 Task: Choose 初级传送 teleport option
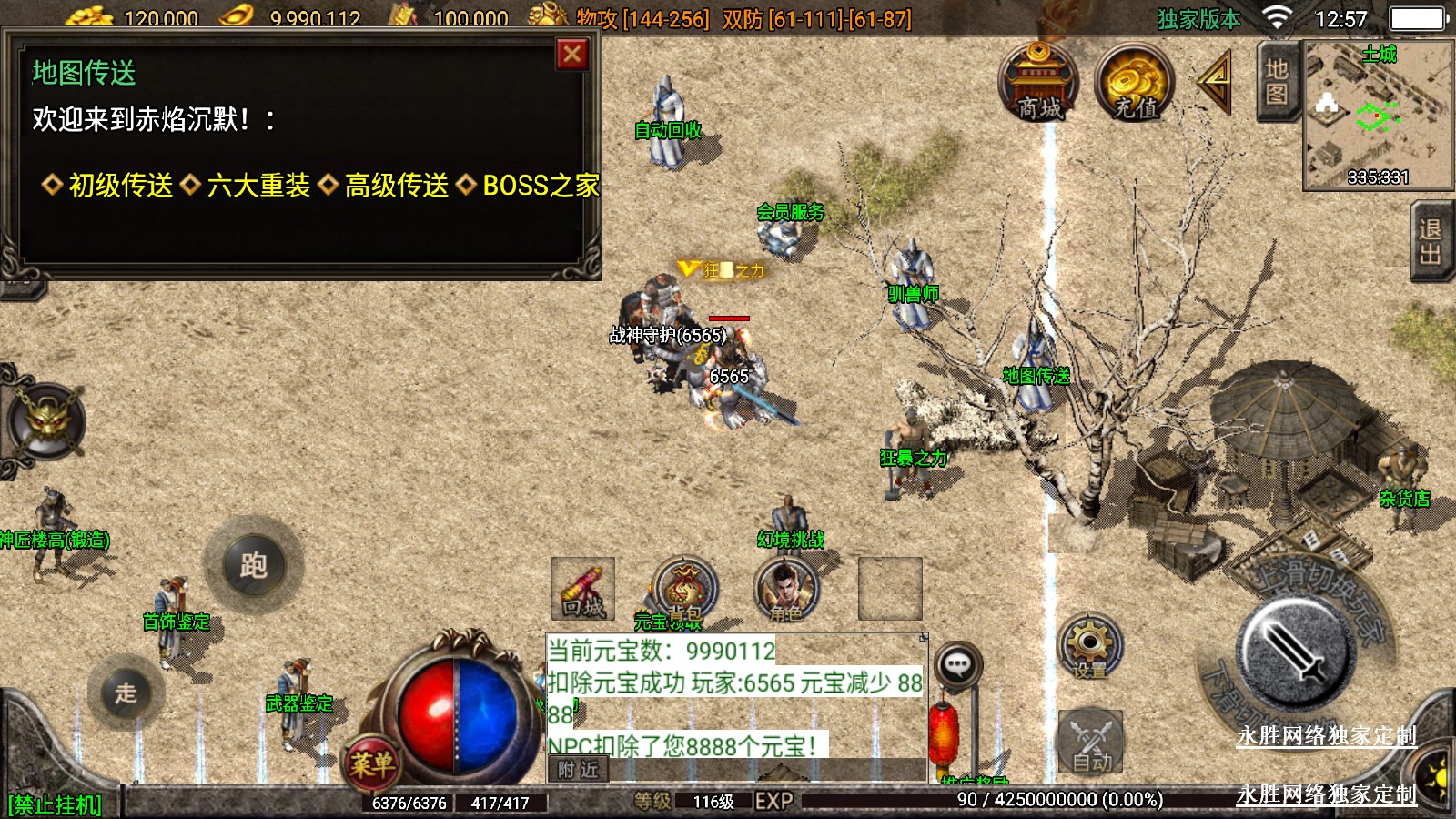pyautogui.click(x=120, y=186)
